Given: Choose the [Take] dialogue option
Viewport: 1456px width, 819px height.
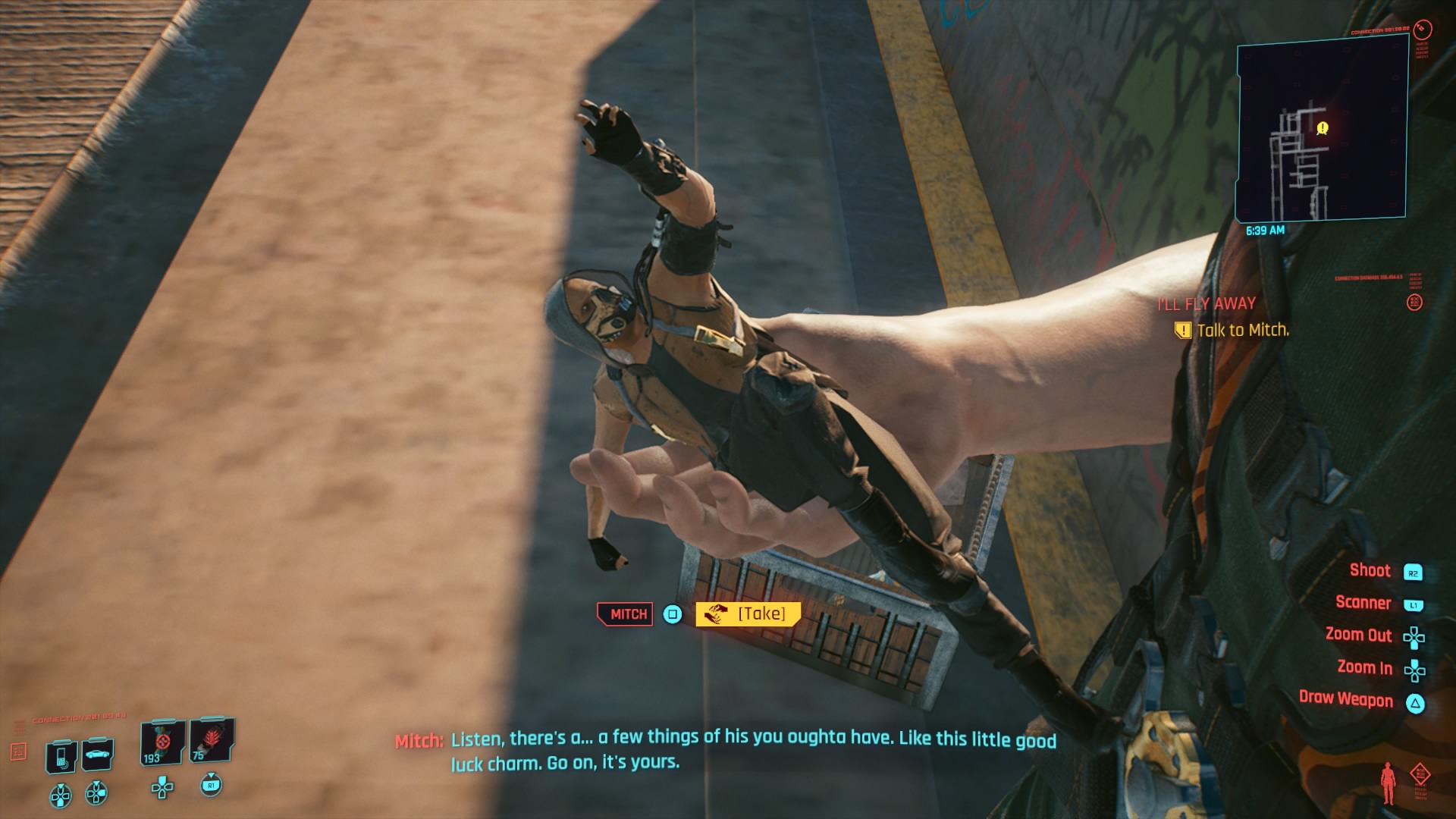Looking at the screenshot, I should click(x=748, y=613).
